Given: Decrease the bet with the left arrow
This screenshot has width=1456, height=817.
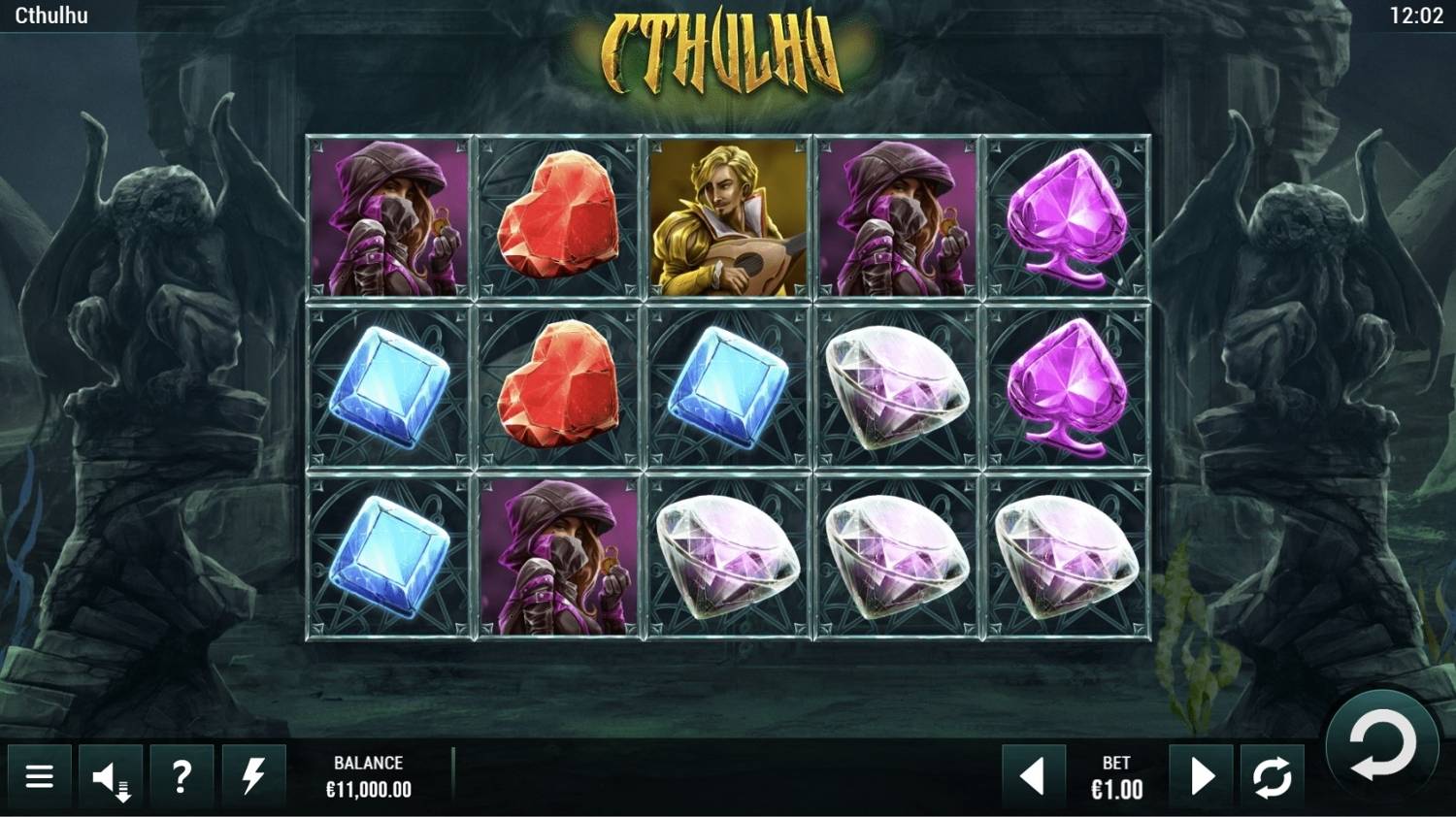Looking at the screenshot, I should coord(1032,776).
